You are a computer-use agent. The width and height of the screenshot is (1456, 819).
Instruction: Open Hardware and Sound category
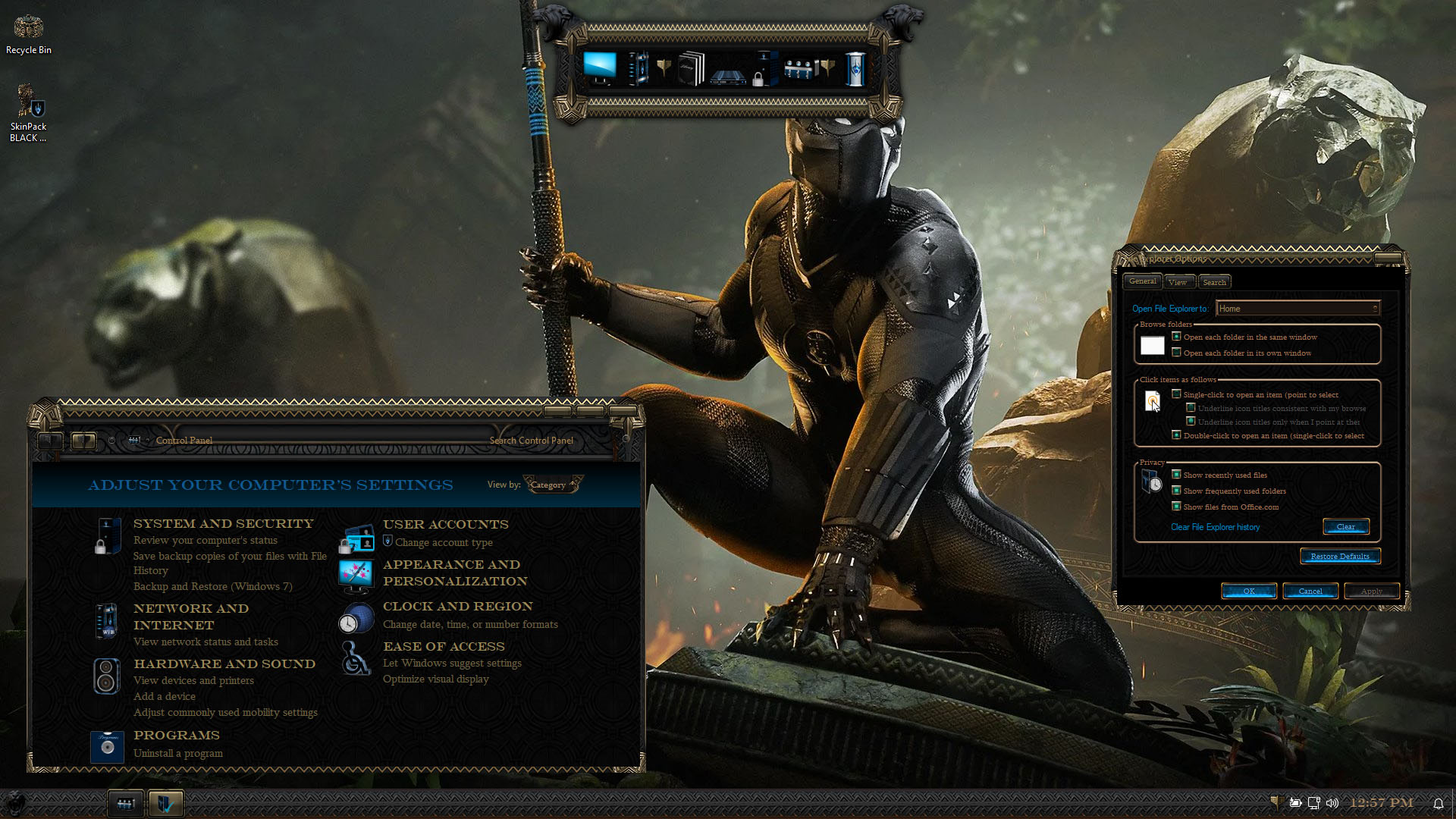click(x=224, y=664)
